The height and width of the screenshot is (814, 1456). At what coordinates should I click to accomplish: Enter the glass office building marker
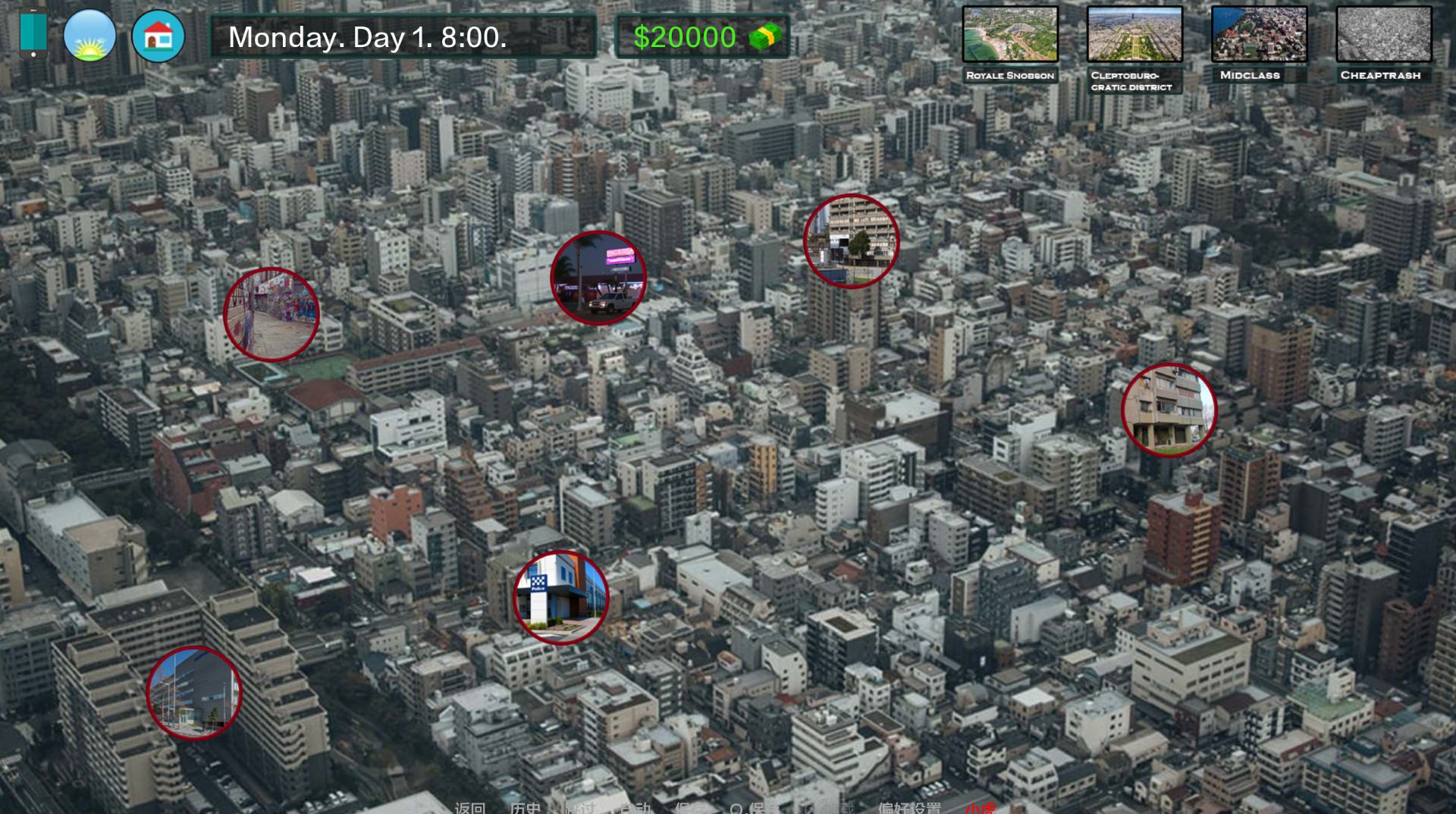[x=194, y=693]
